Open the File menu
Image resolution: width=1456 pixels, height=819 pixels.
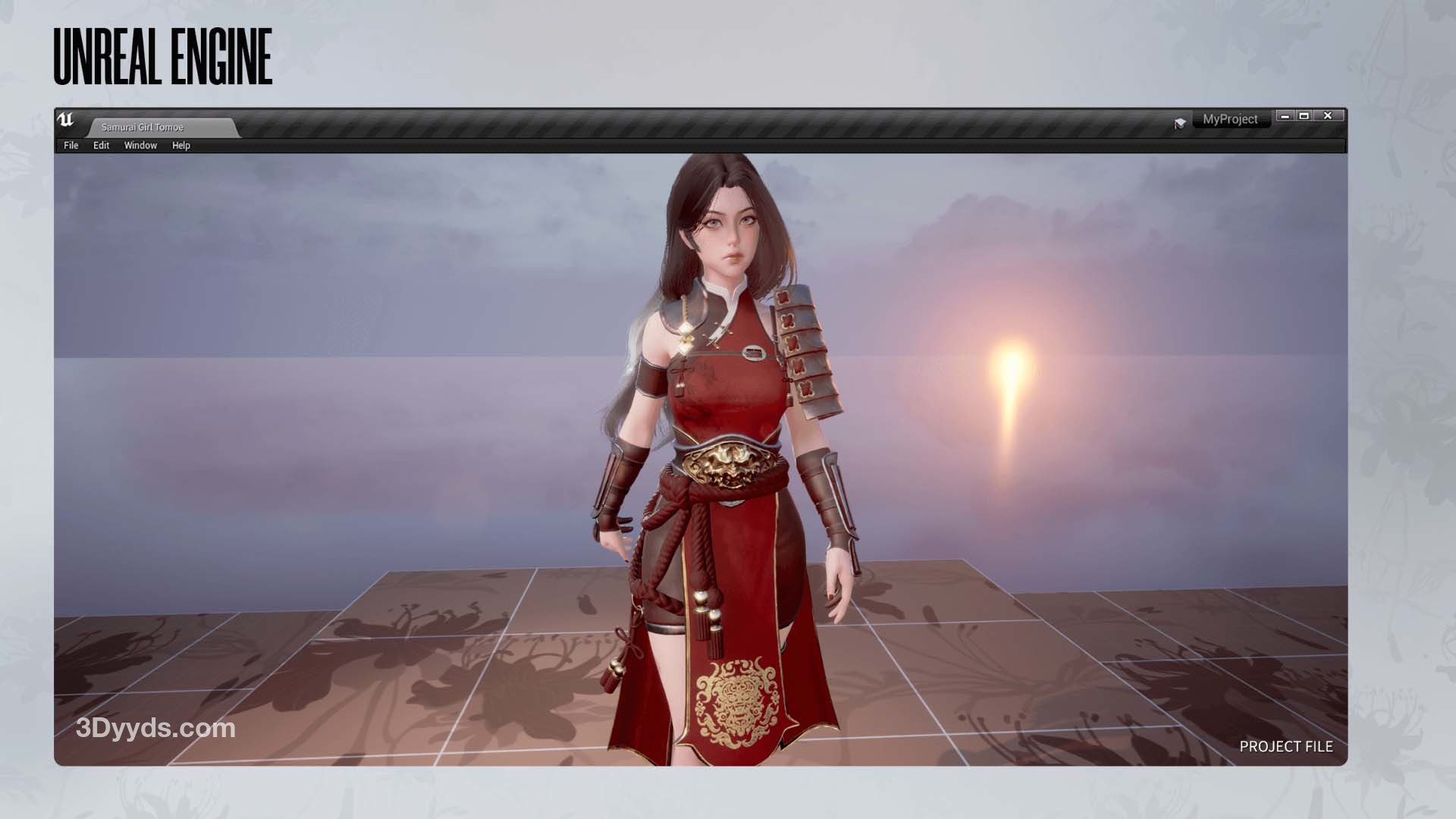pos(71,146)
